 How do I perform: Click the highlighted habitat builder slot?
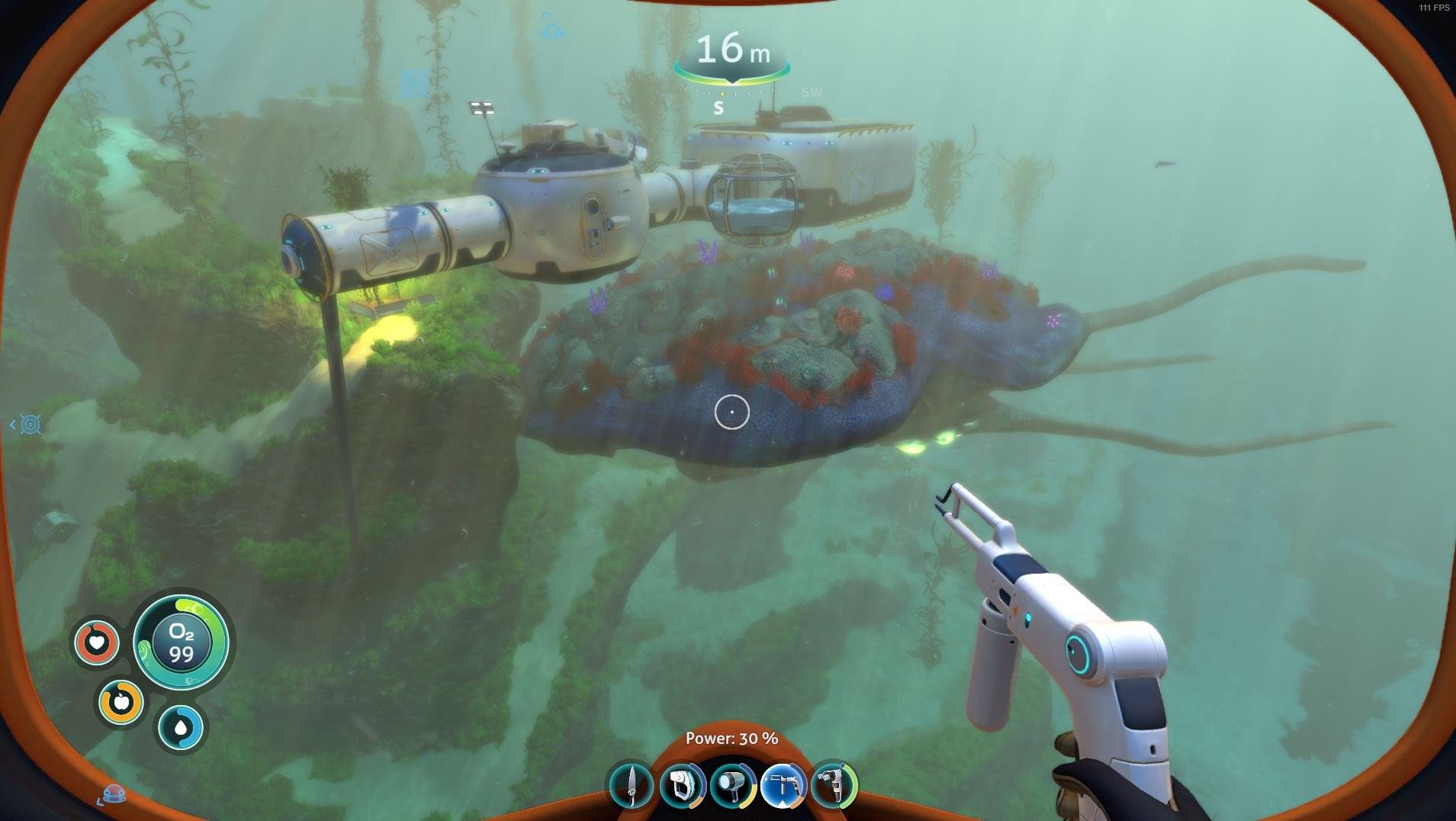pyautogui.click(x=783, y=785)
